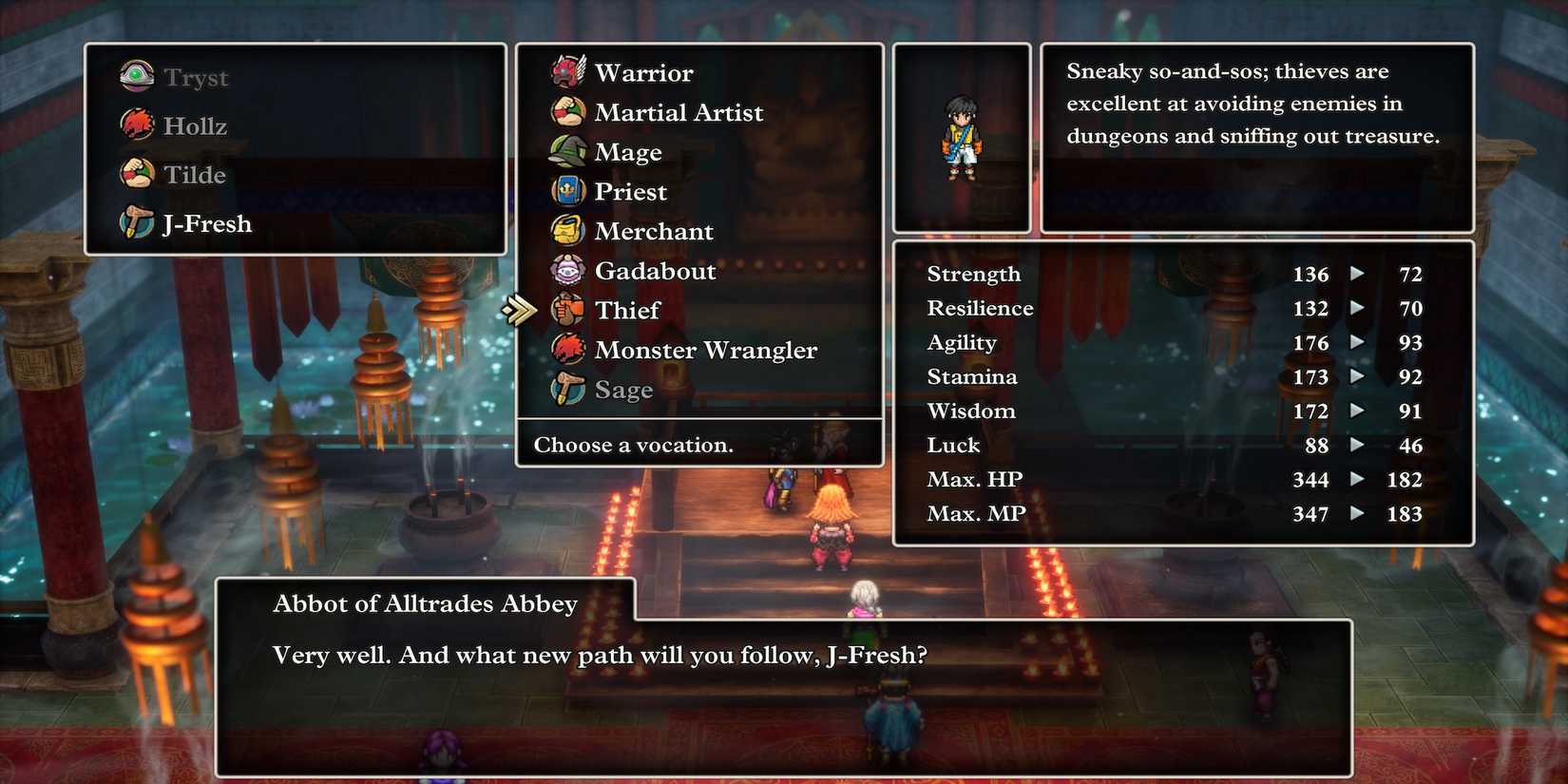The width and height of the screenshot is (1568, 784).
Task: Click Tryst's vocation emblem icon
Action: click(x=136, y=75)
